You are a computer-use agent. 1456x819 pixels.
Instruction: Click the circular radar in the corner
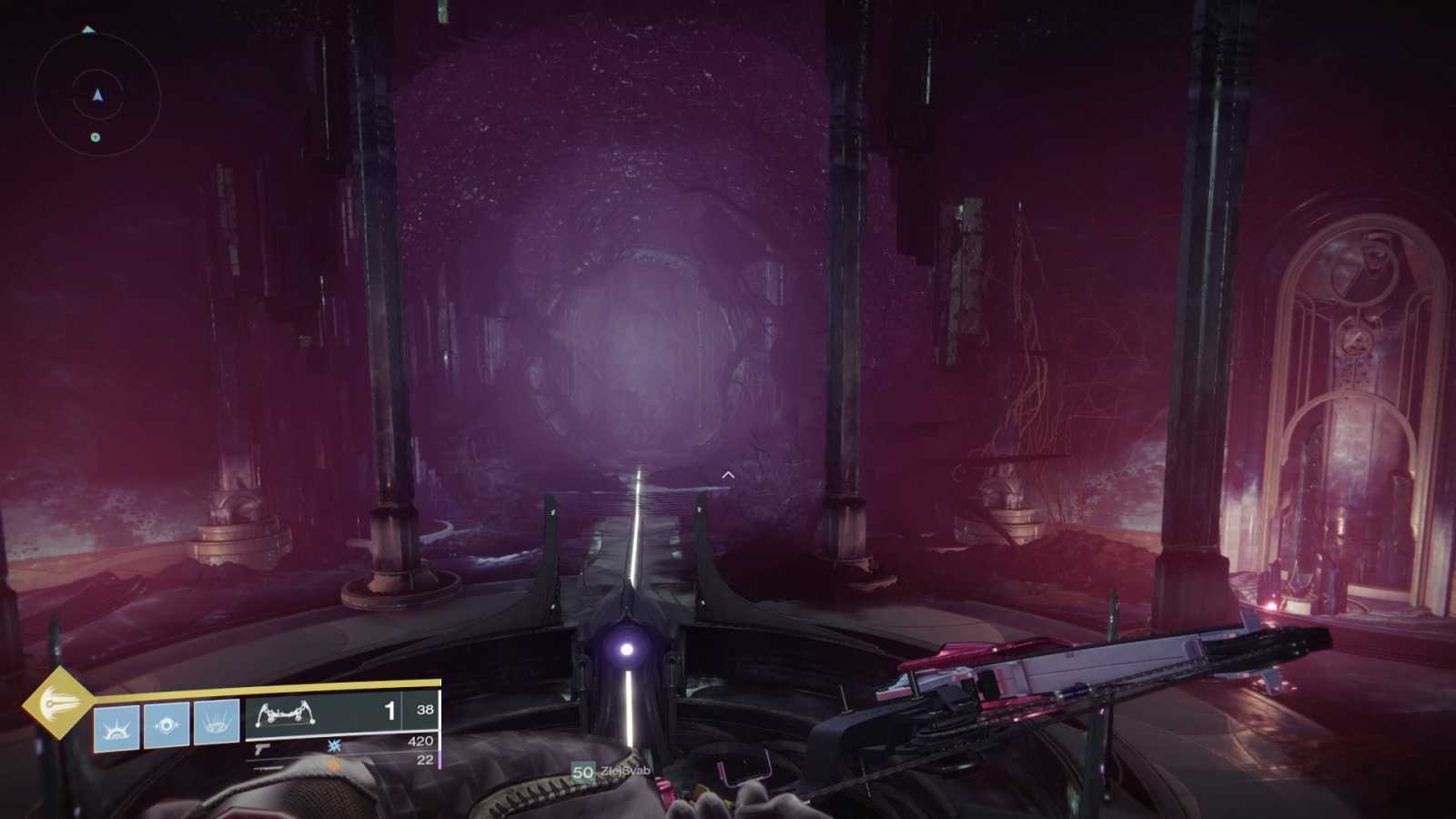[x=97, y=95]
